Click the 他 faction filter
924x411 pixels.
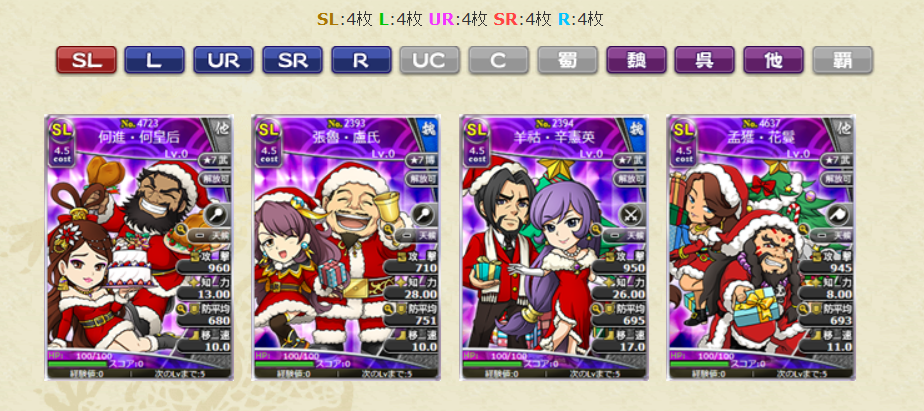[x=773, y=60]
